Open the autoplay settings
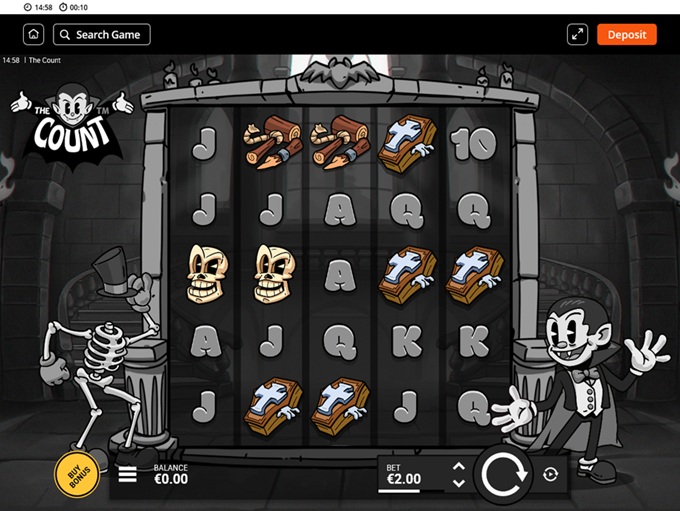The width and height of the screenshot is (680, 511). click(x=550, y=475)
